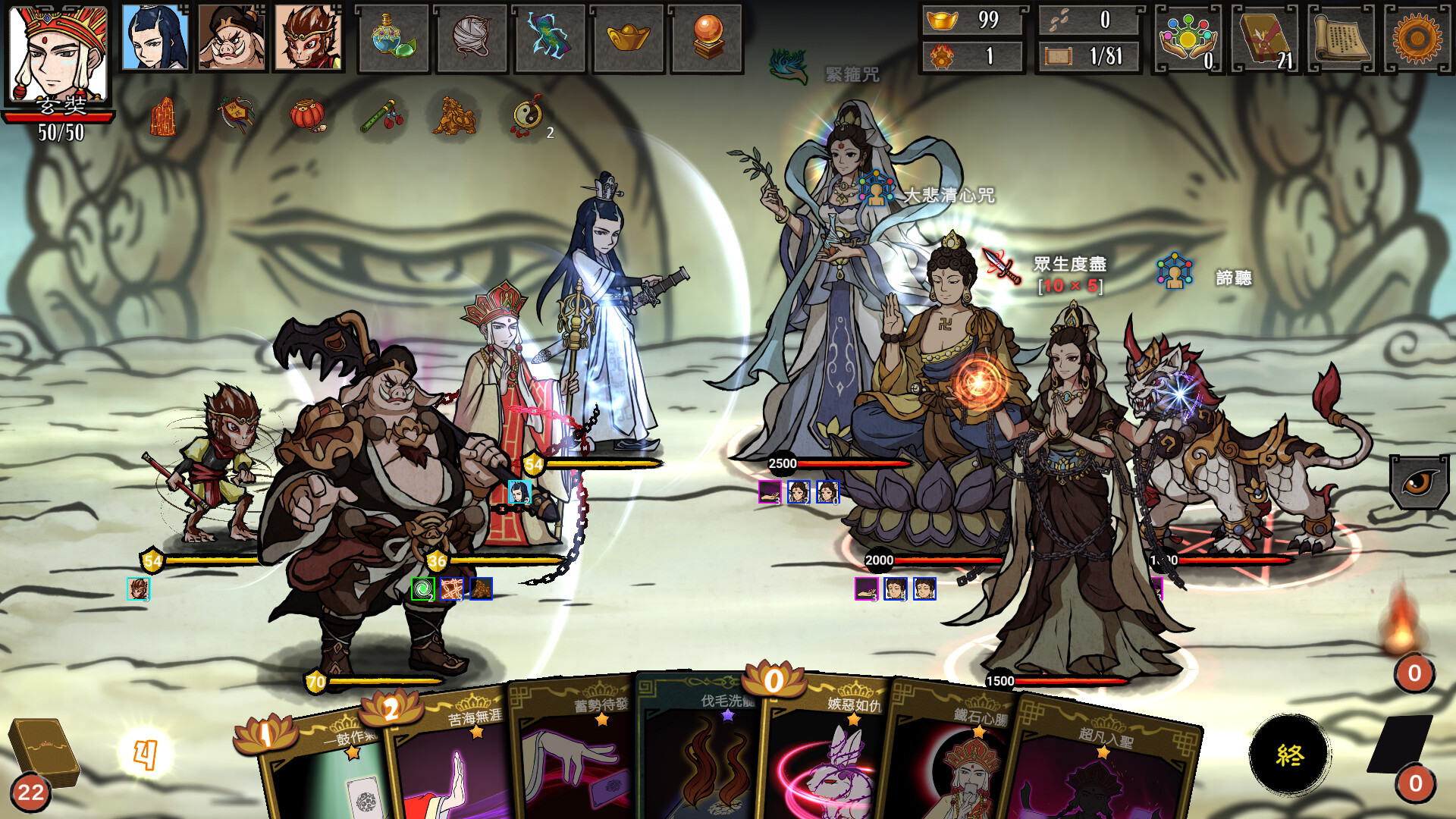Use the potion bottle item slot
This screenshot has width=1456, height=819.
pos(393,37)
